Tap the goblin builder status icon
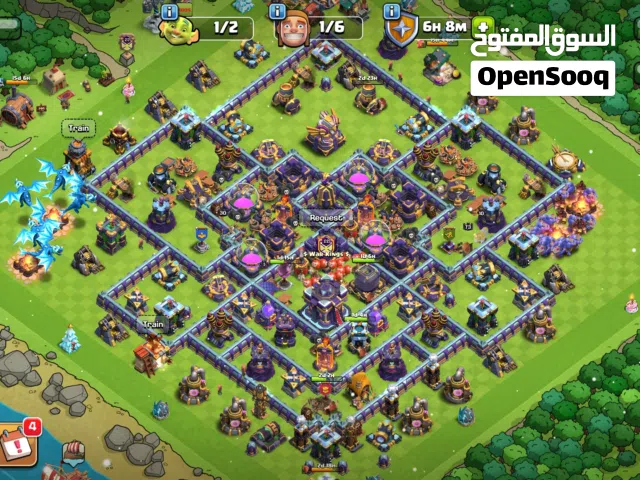Screen dimensions: 640x480 tap(179, 29)
